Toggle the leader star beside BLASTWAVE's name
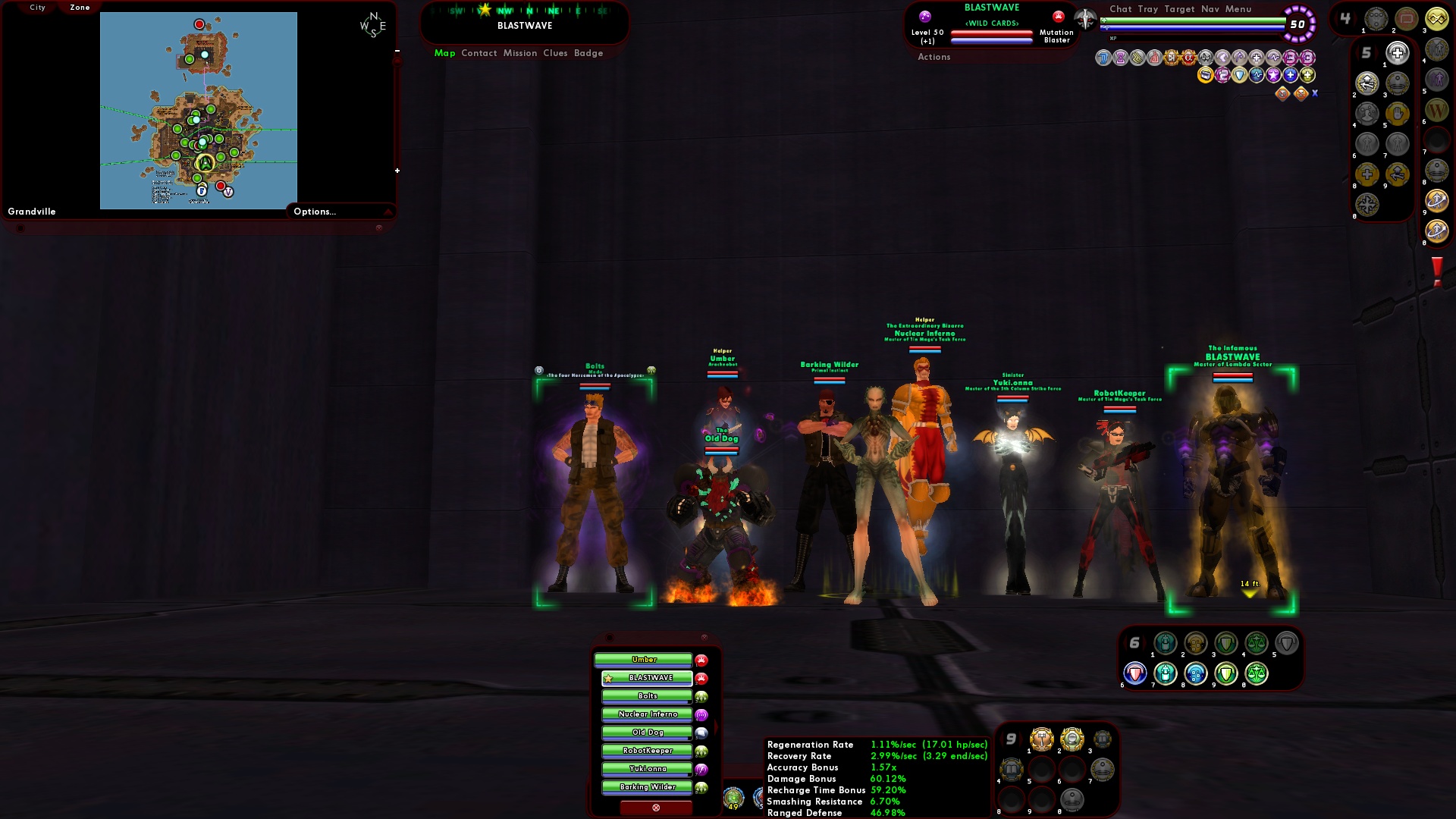The image size is (1456, 819). point(607,679)
